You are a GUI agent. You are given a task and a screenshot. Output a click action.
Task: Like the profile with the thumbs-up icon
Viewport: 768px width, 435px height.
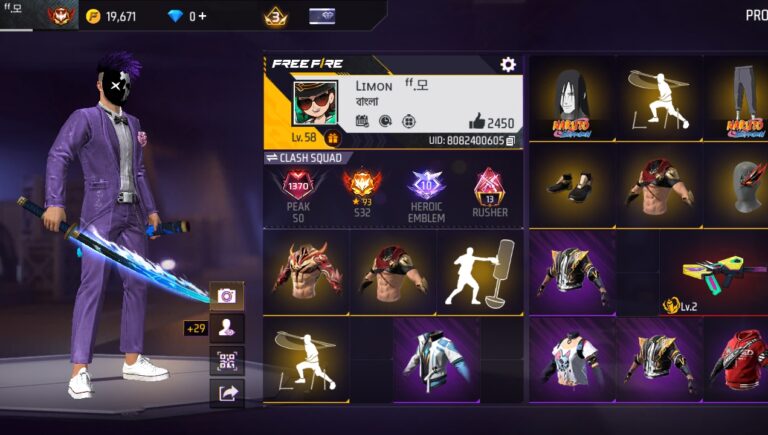point(475,123)
